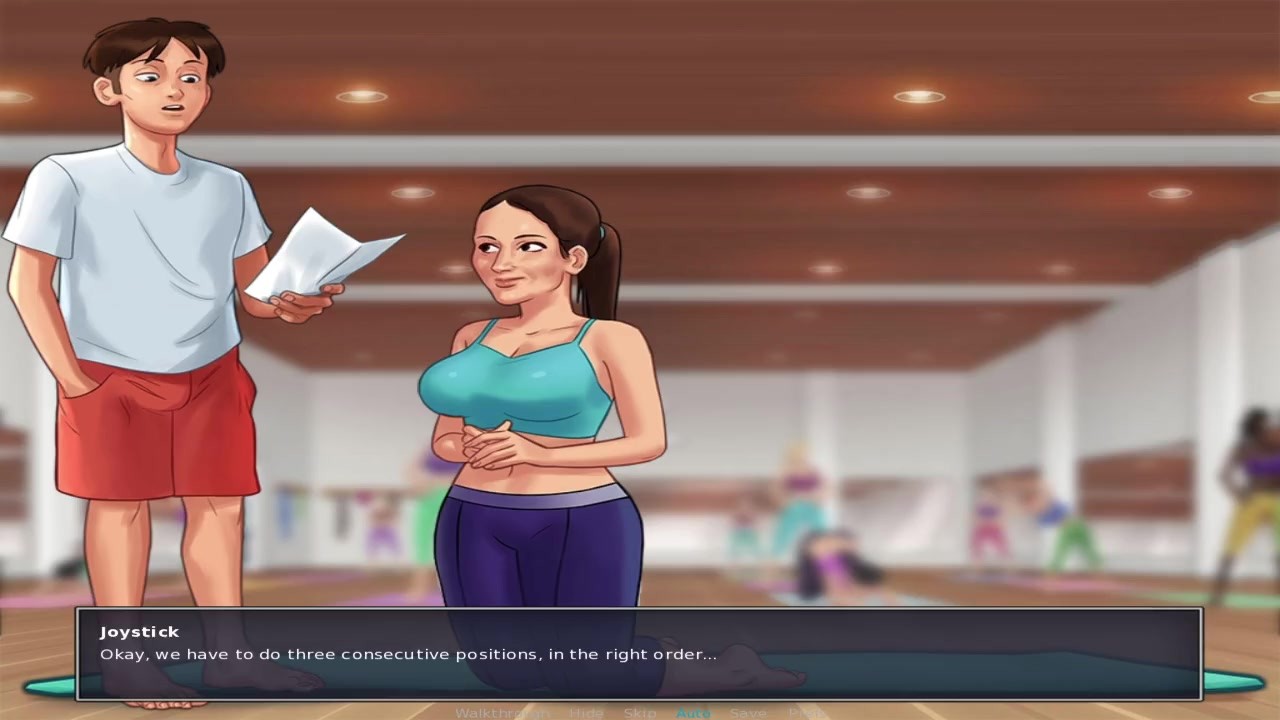Advance Joystick's dialogue text box
1280x720 pixels.
(640, 654)
